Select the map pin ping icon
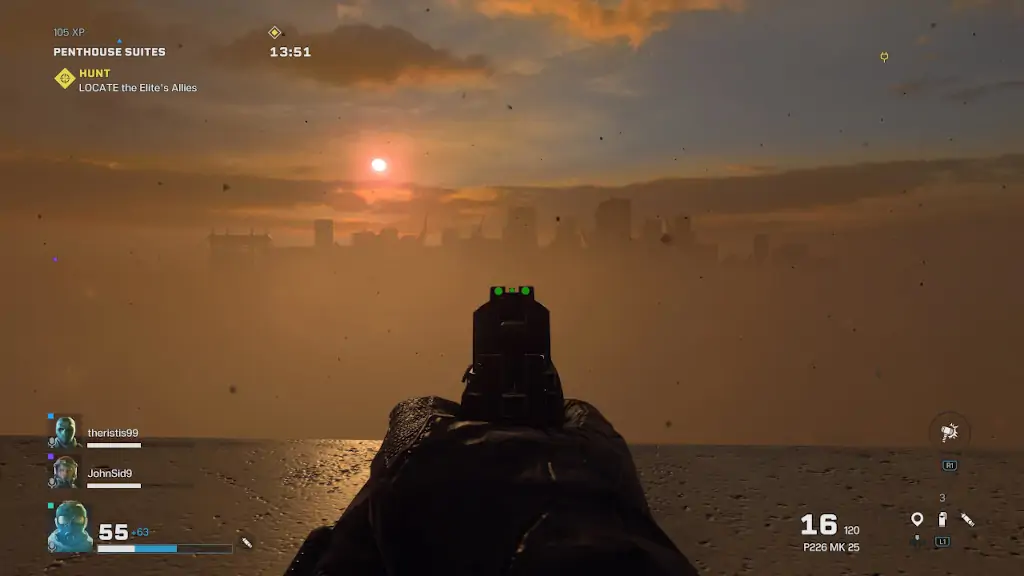 [x=917, y=518]
